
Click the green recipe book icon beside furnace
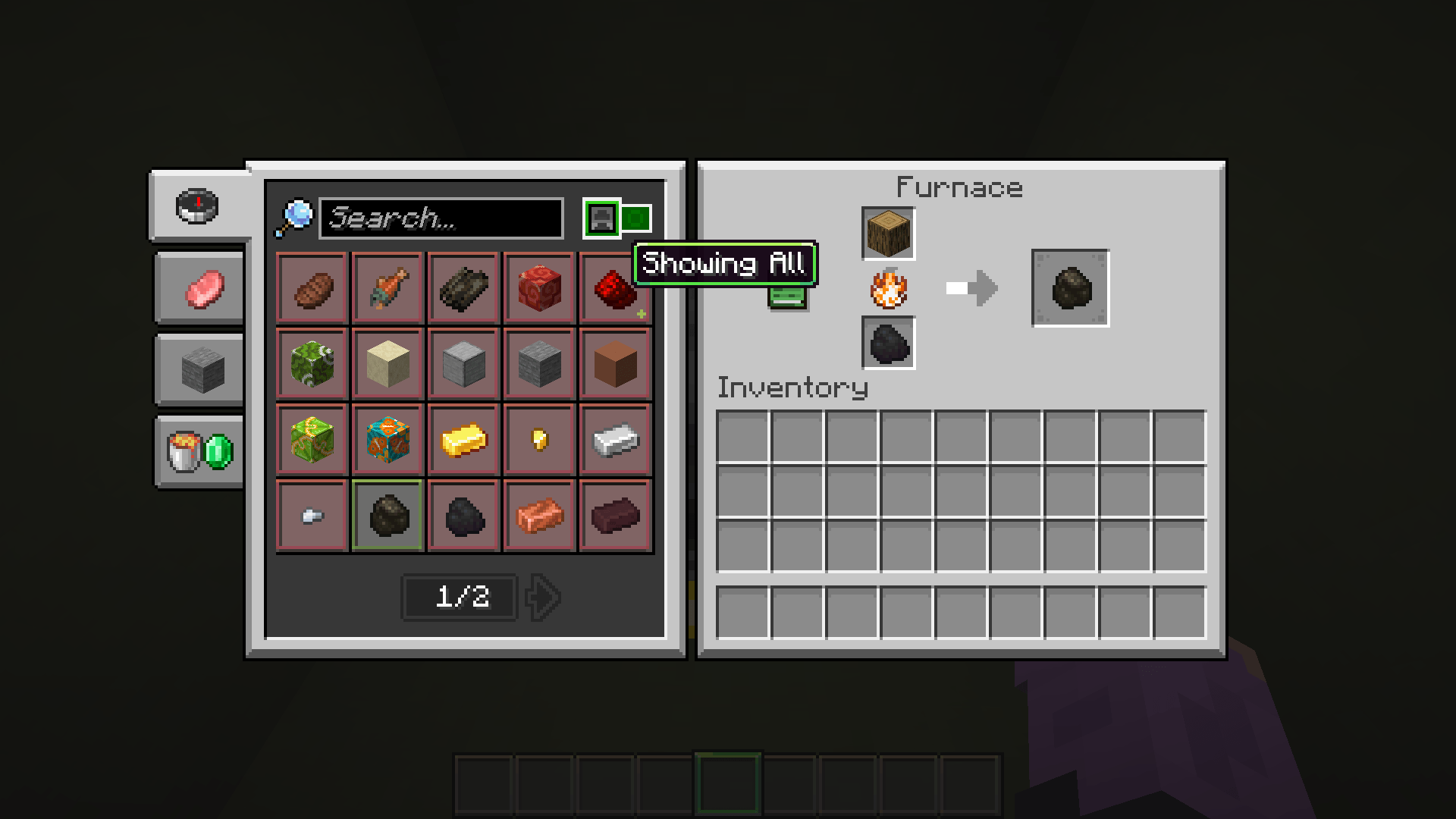pyautogui.click(x=789, y=298)
